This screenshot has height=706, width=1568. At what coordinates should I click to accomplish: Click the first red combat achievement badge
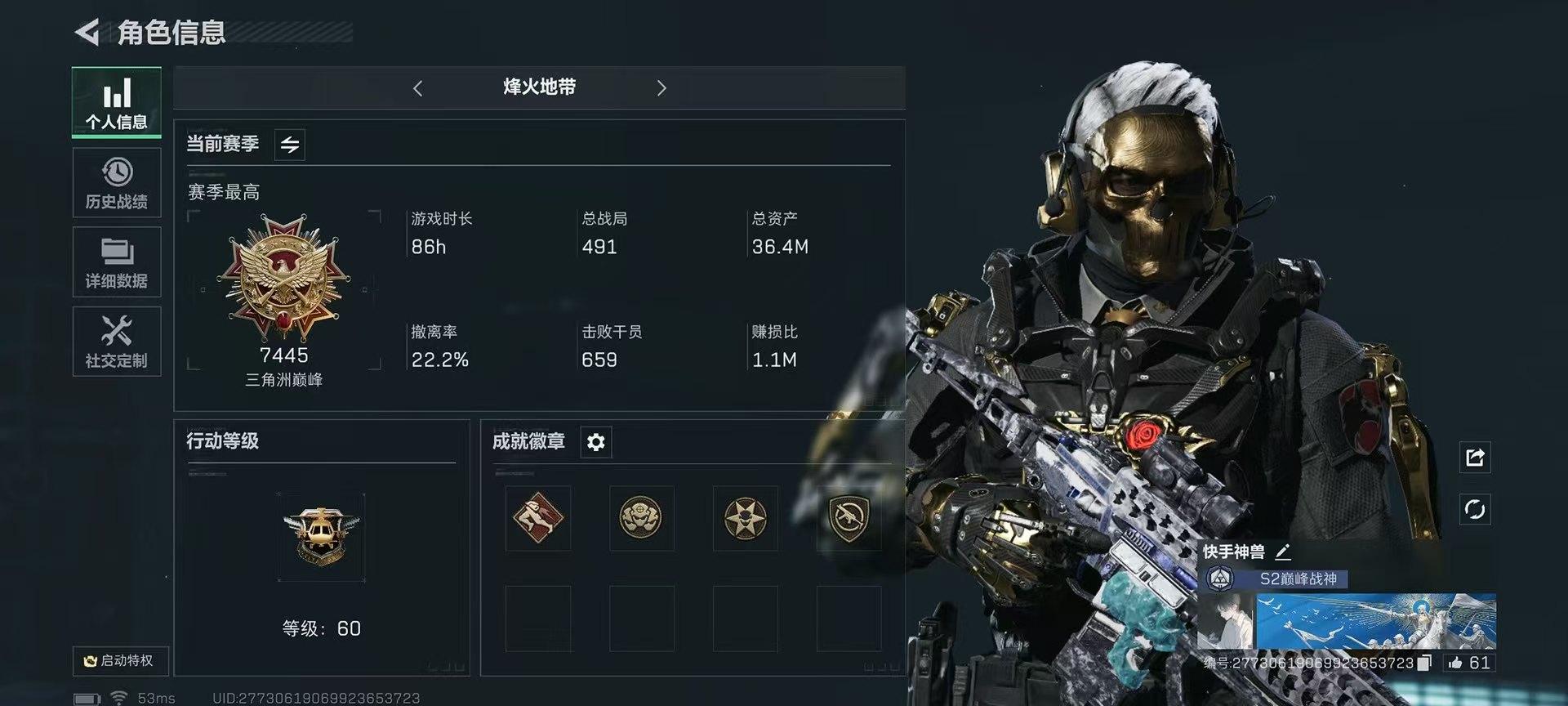[x=537, y=518]
